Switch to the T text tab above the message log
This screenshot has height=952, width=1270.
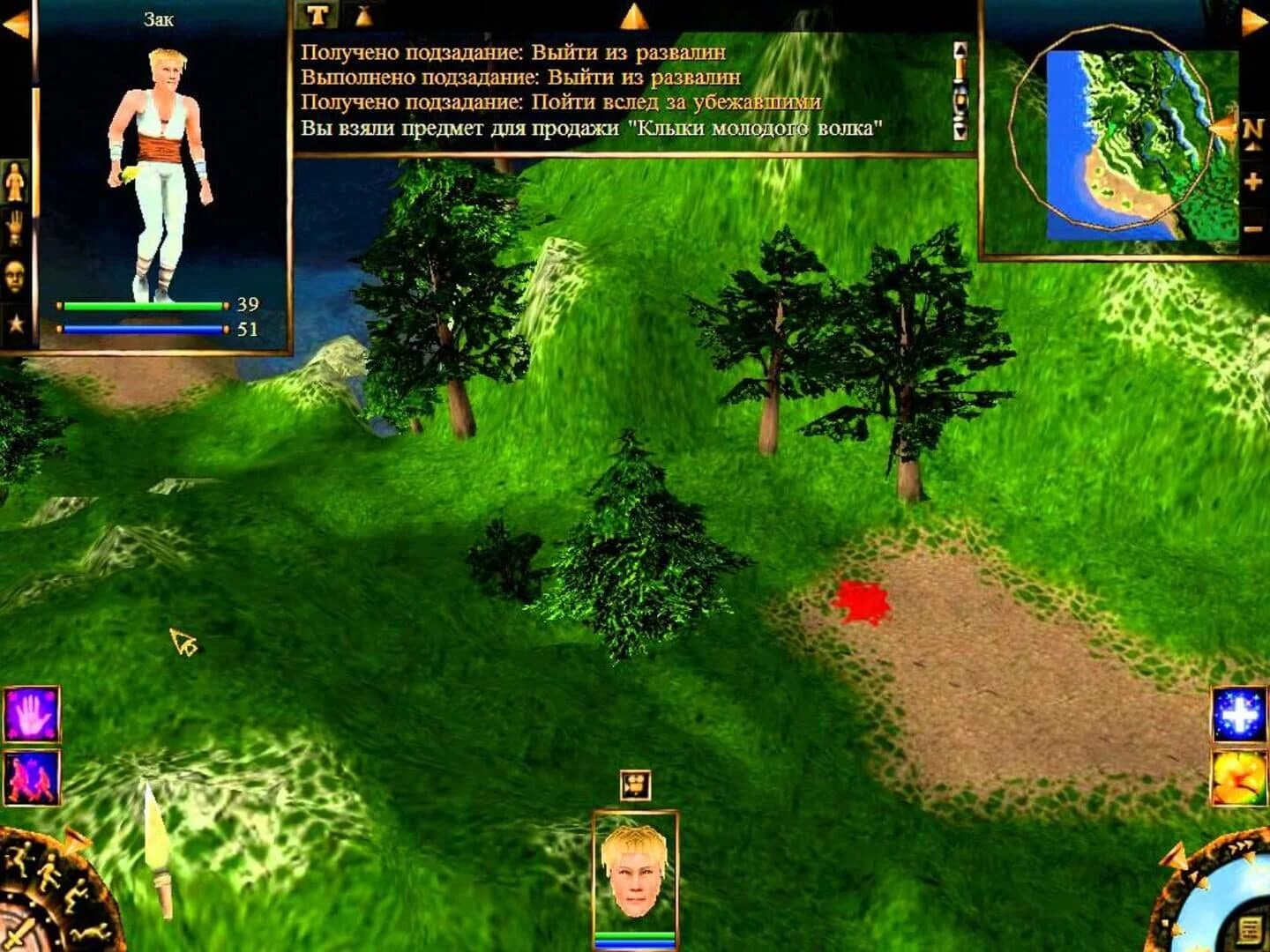pos(317,12)
